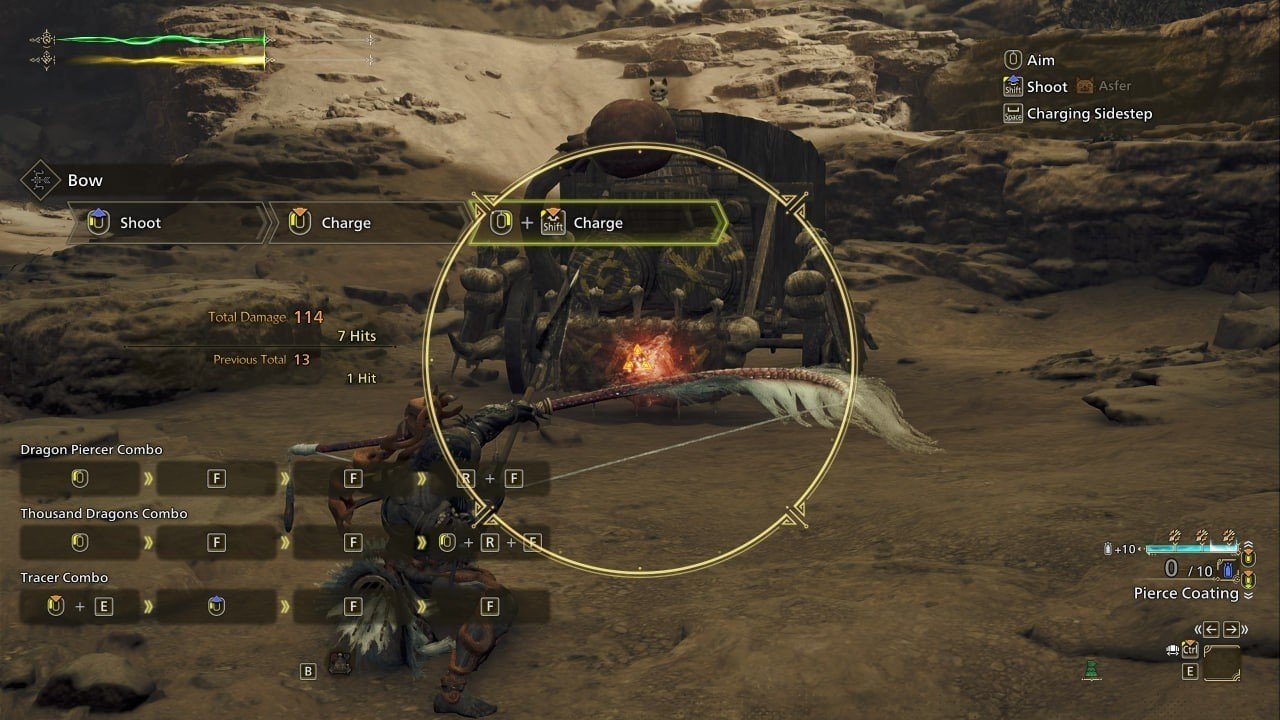Viewport: 1280px width, 720px height.
Task: Select the highlighted green Charge combo step
Action: (596, 223)
